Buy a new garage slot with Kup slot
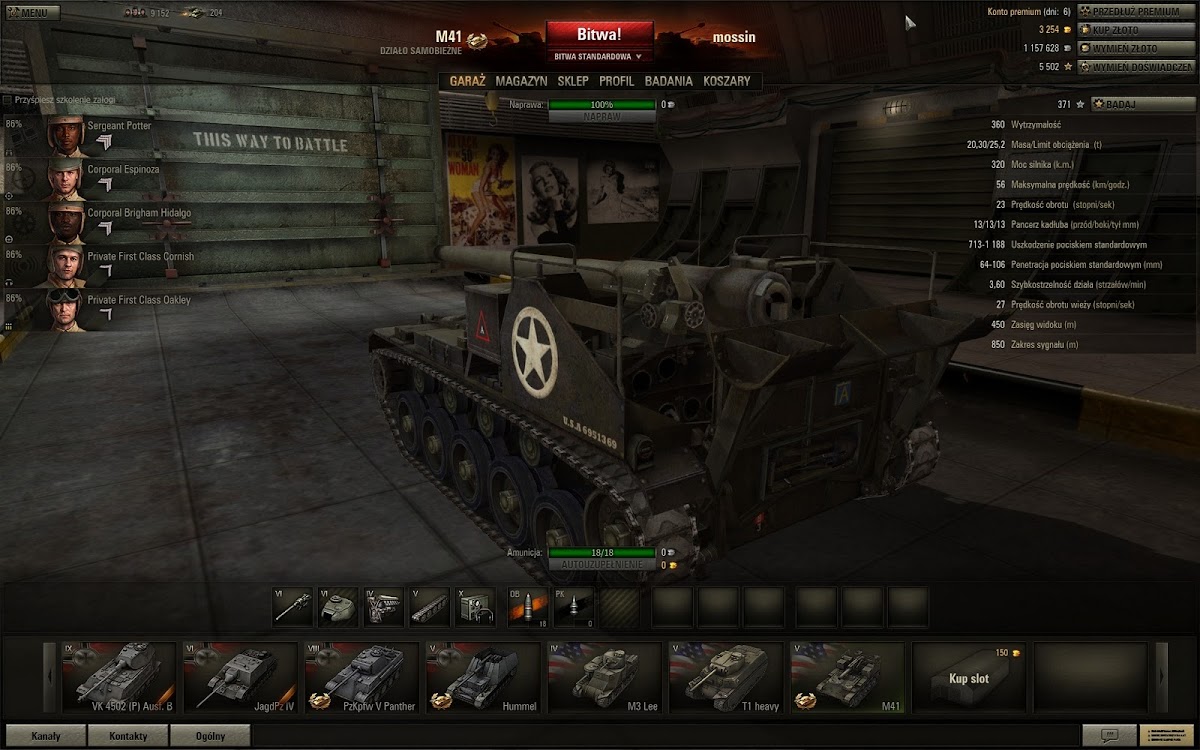 click(x=968, y=677)
